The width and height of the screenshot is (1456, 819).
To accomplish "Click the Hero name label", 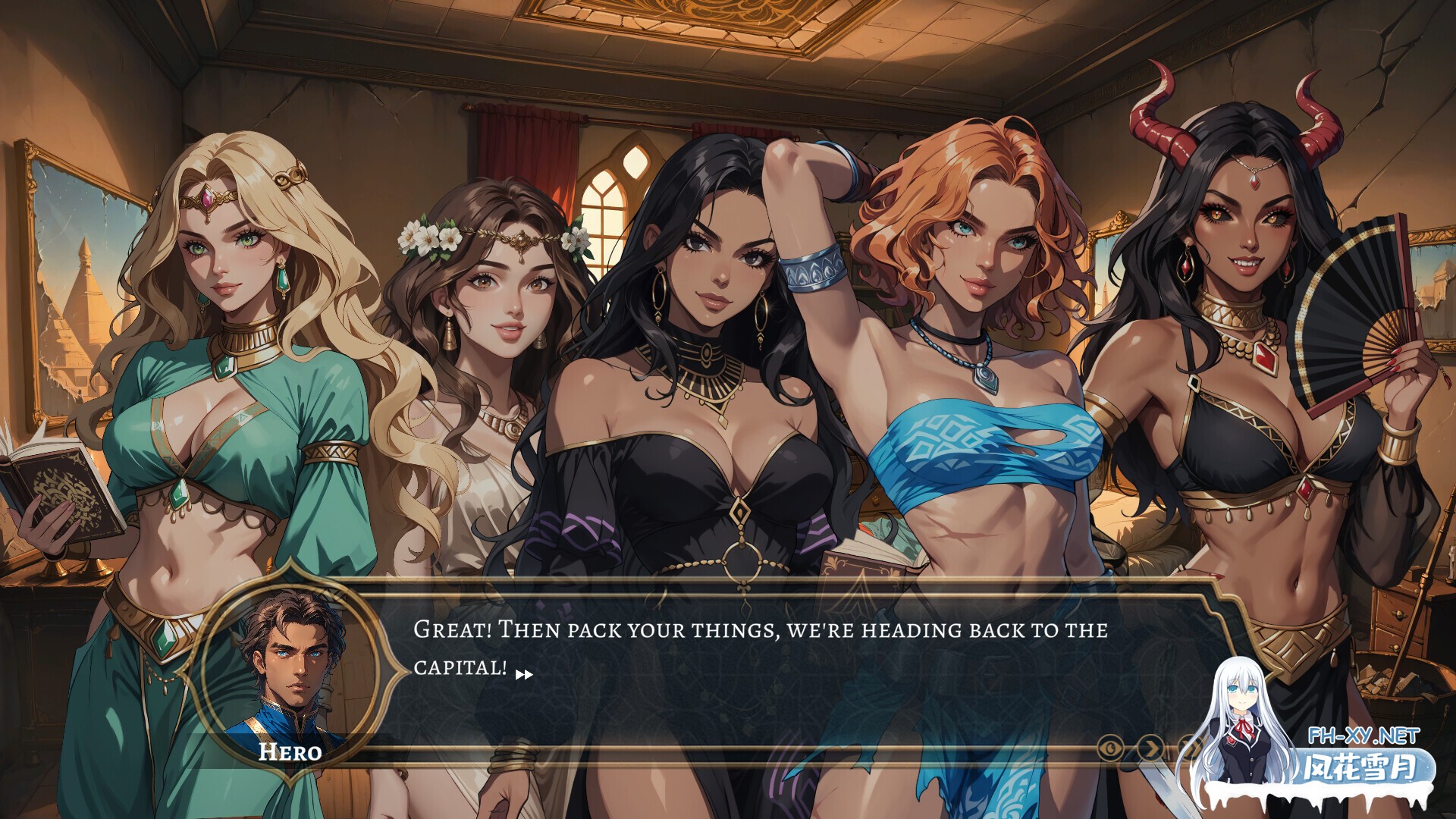I will click(x=290, y=752).
